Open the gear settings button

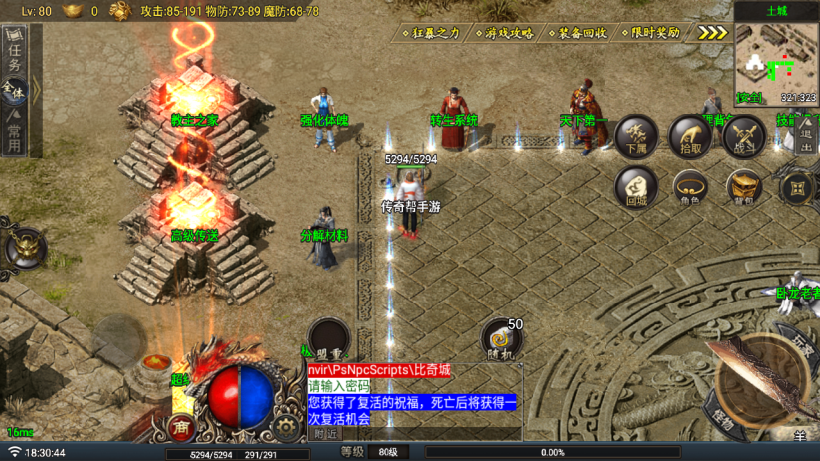(288, 427)
